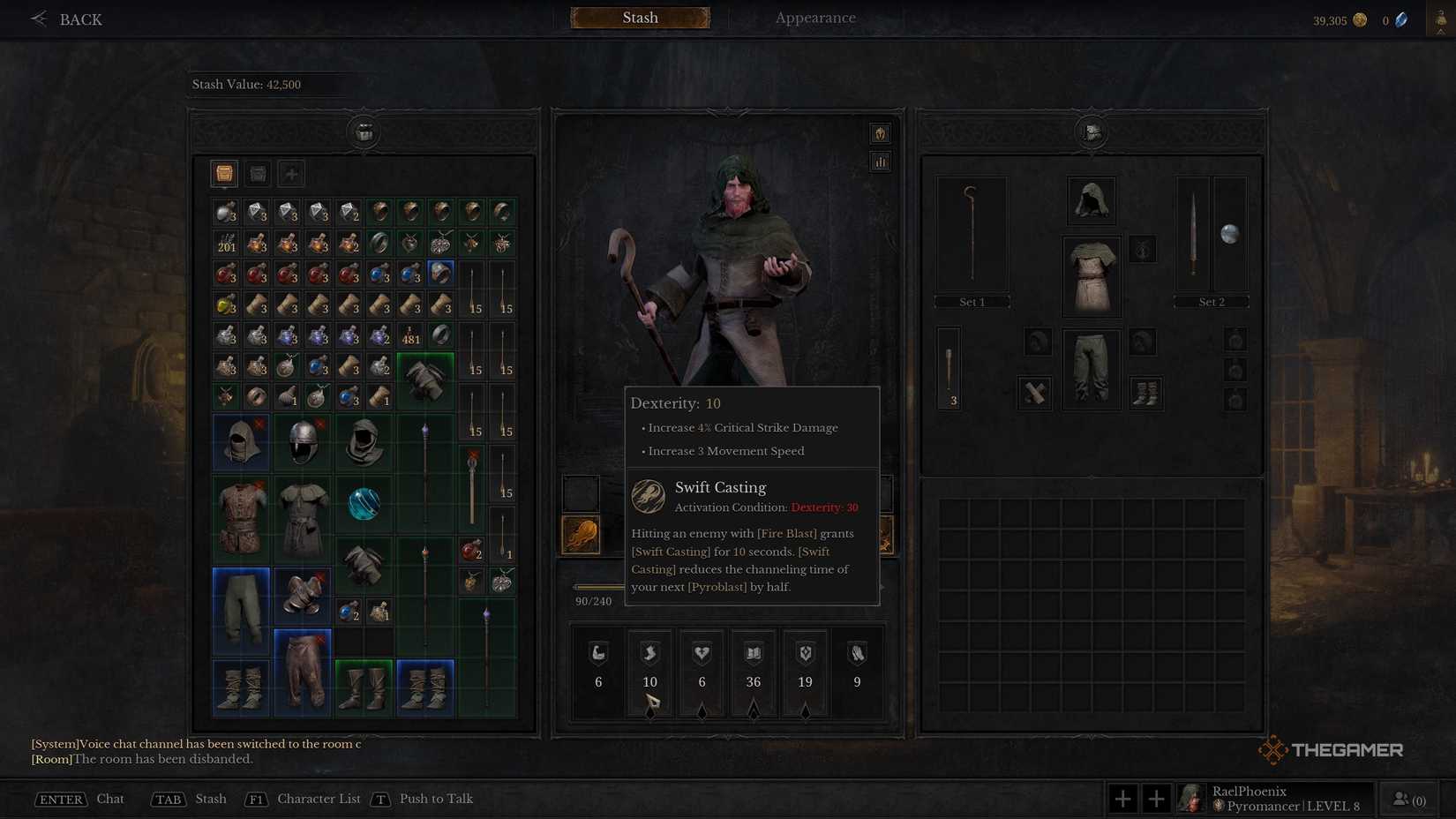
Task: Click the upgrade diamond under the Intelligence stat
Action: coord(753,710)
